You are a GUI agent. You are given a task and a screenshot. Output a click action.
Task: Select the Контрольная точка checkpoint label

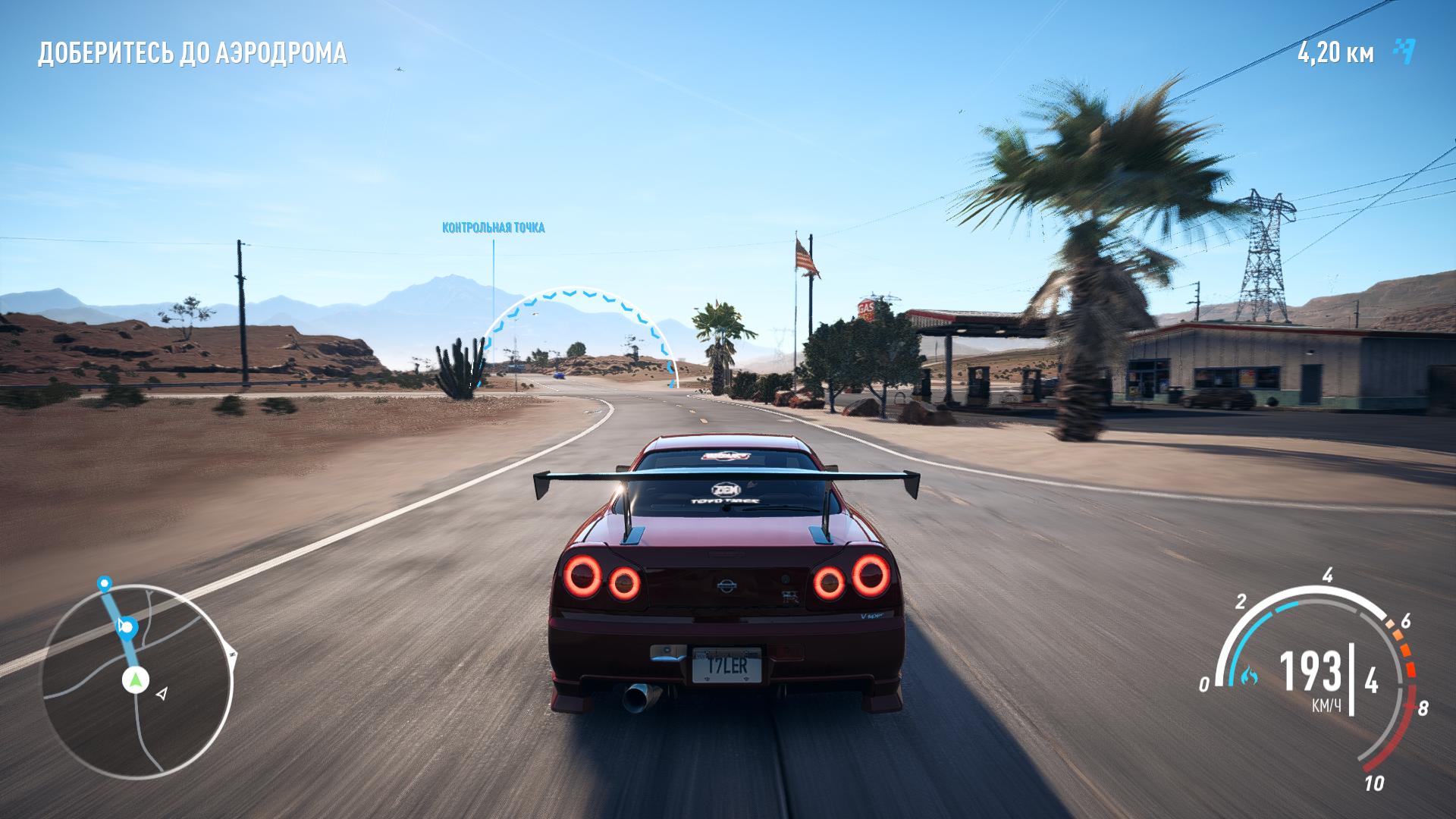[x=493, y=227]
